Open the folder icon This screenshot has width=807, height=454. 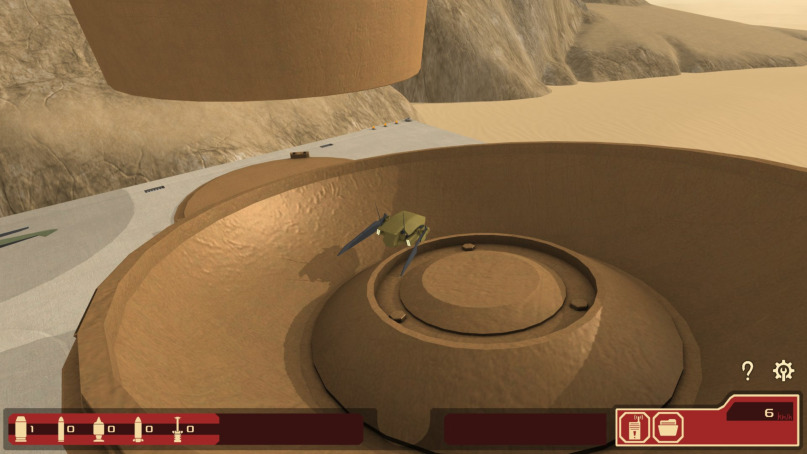click(x=667, y=428)
